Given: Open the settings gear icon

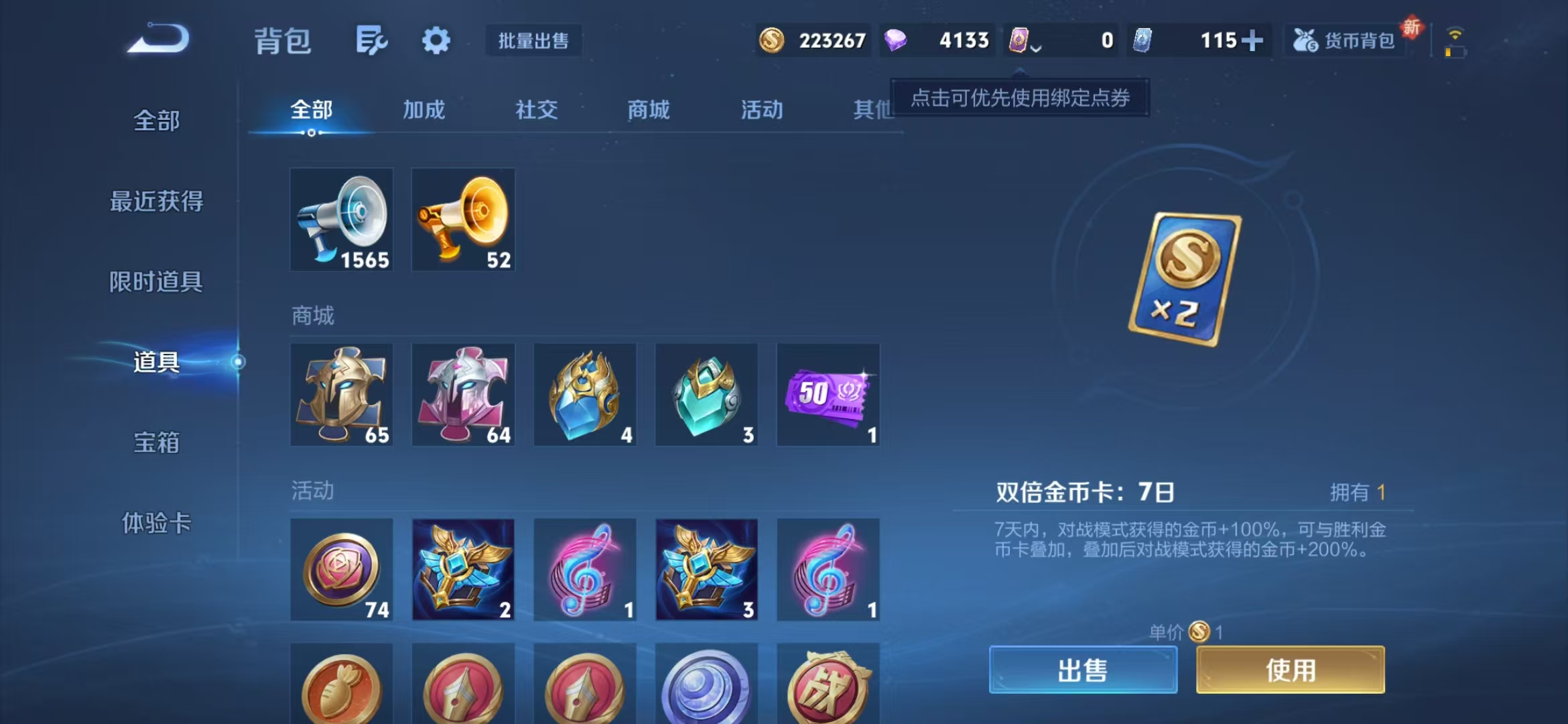Looking at the screenshot, I should (x=436, y=40).
